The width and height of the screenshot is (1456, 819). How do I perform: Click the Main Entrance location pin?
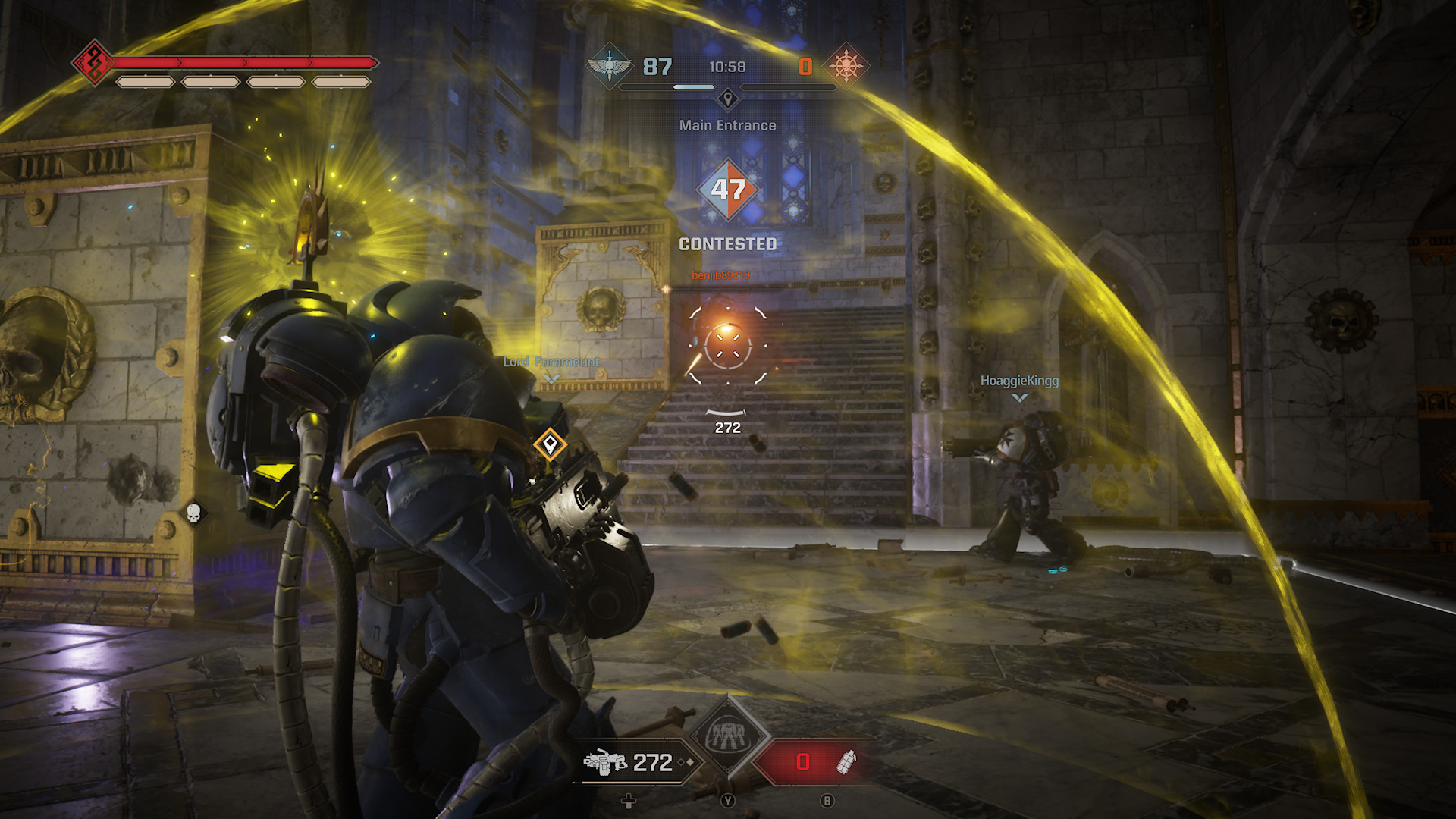728,99
